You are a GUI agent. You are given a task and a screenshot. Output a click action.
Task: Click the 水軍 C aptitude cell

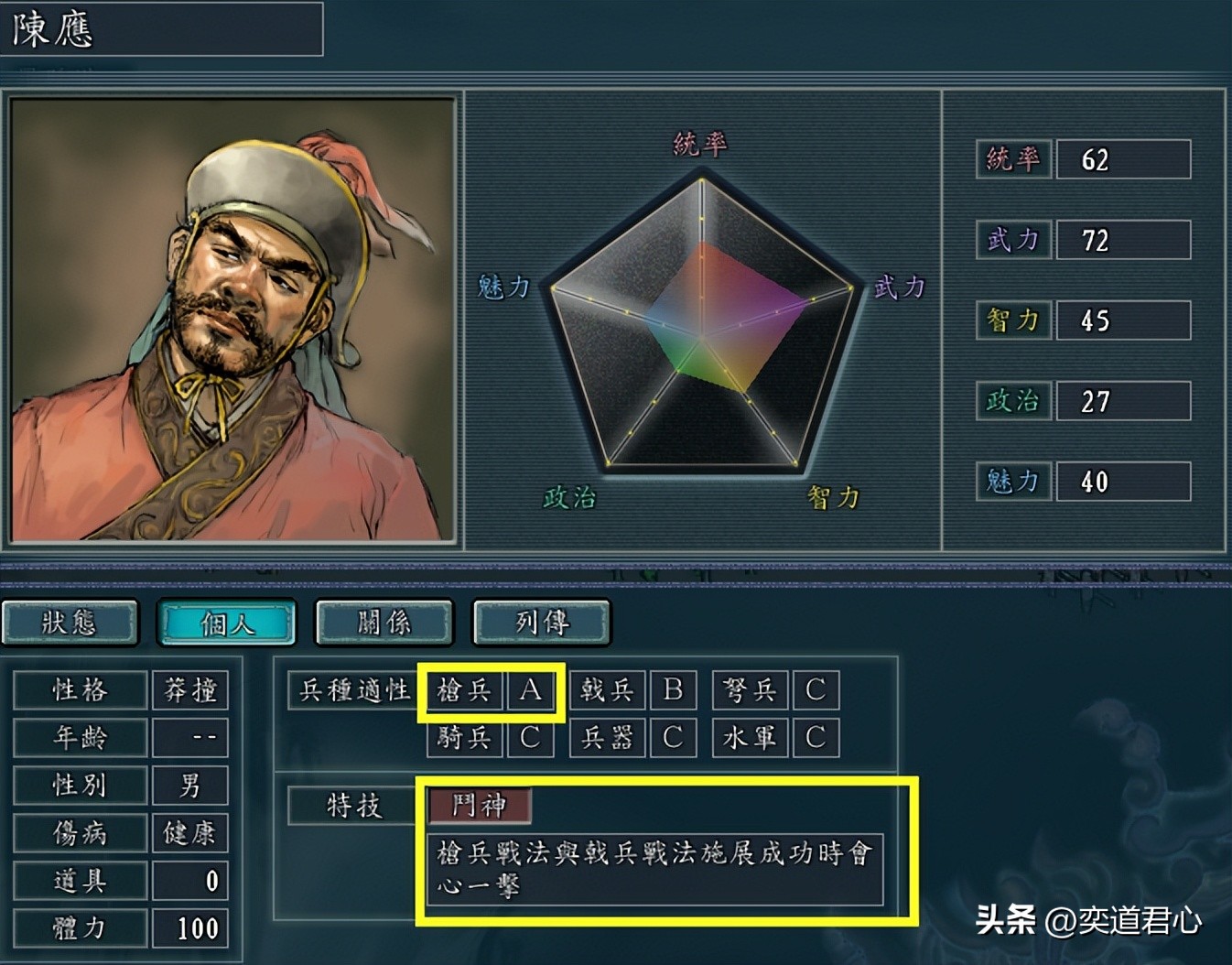pyautogui.click(x=780, y=737)
